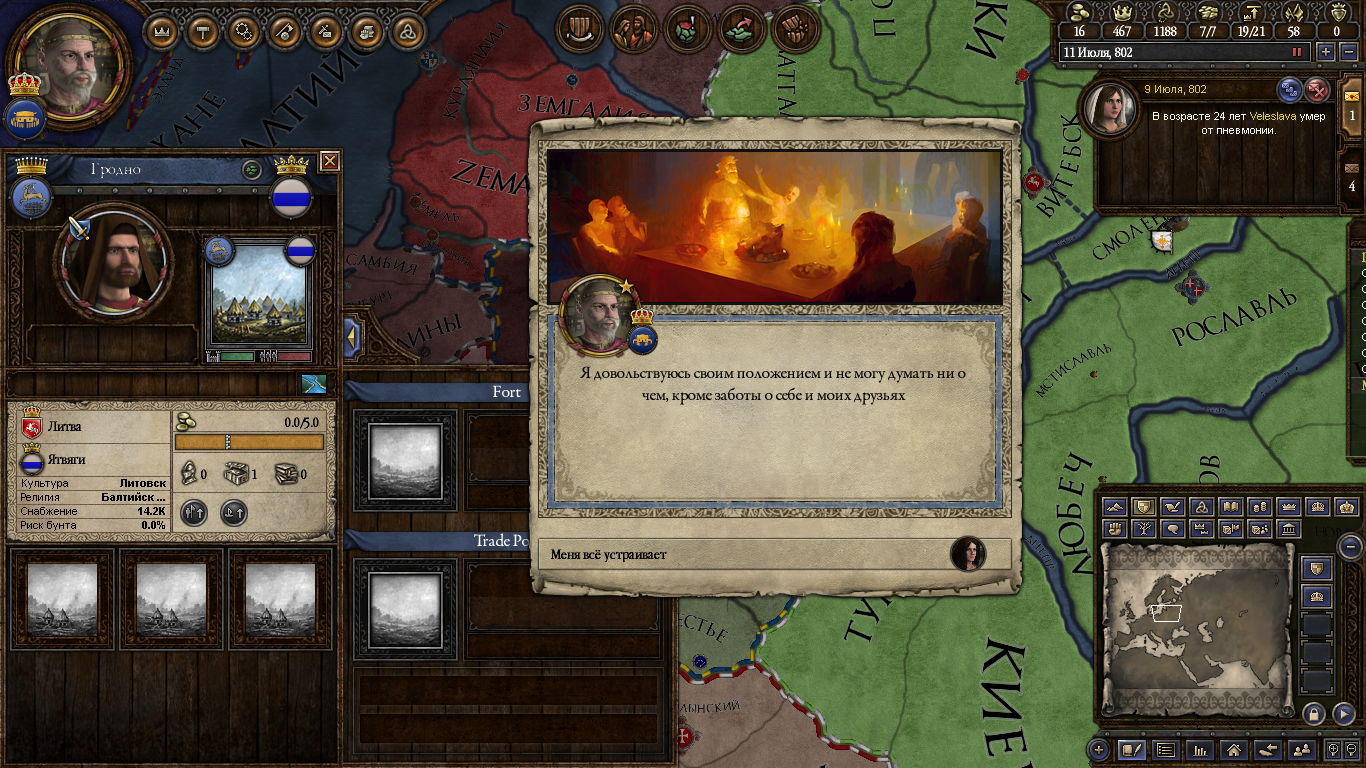The image size is (1366, 768).
Task: Toggle pause on the date bar
Action: [1297, 52]
